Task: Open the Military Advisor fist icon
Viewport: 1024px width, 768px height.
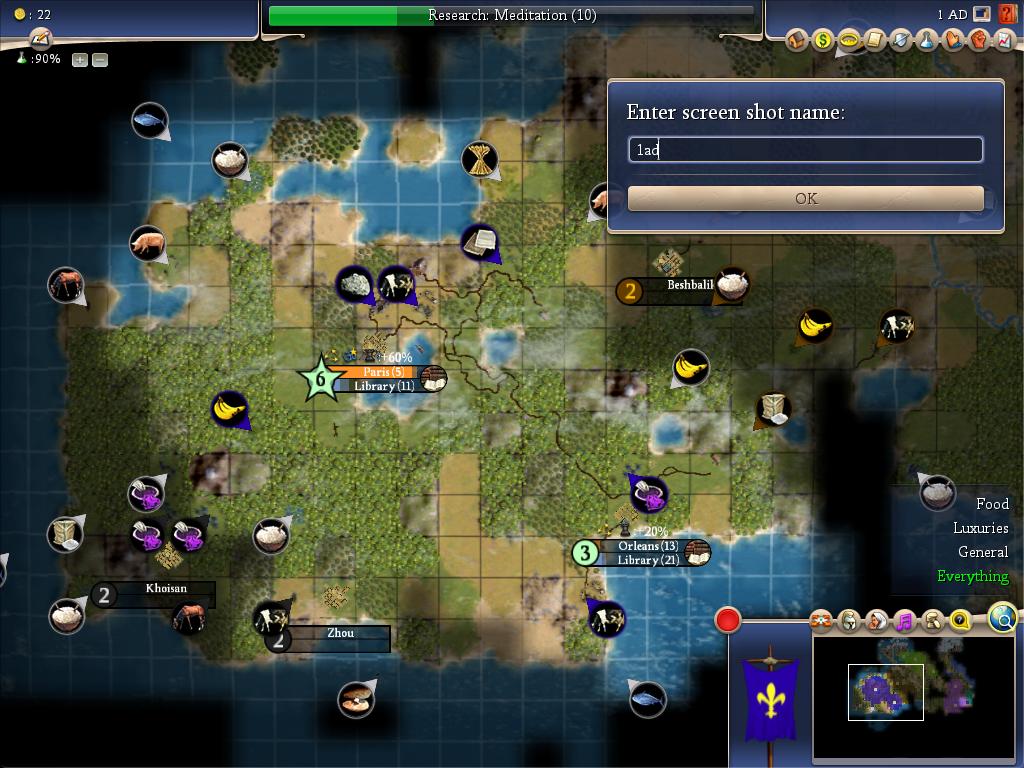Action: 978,40
